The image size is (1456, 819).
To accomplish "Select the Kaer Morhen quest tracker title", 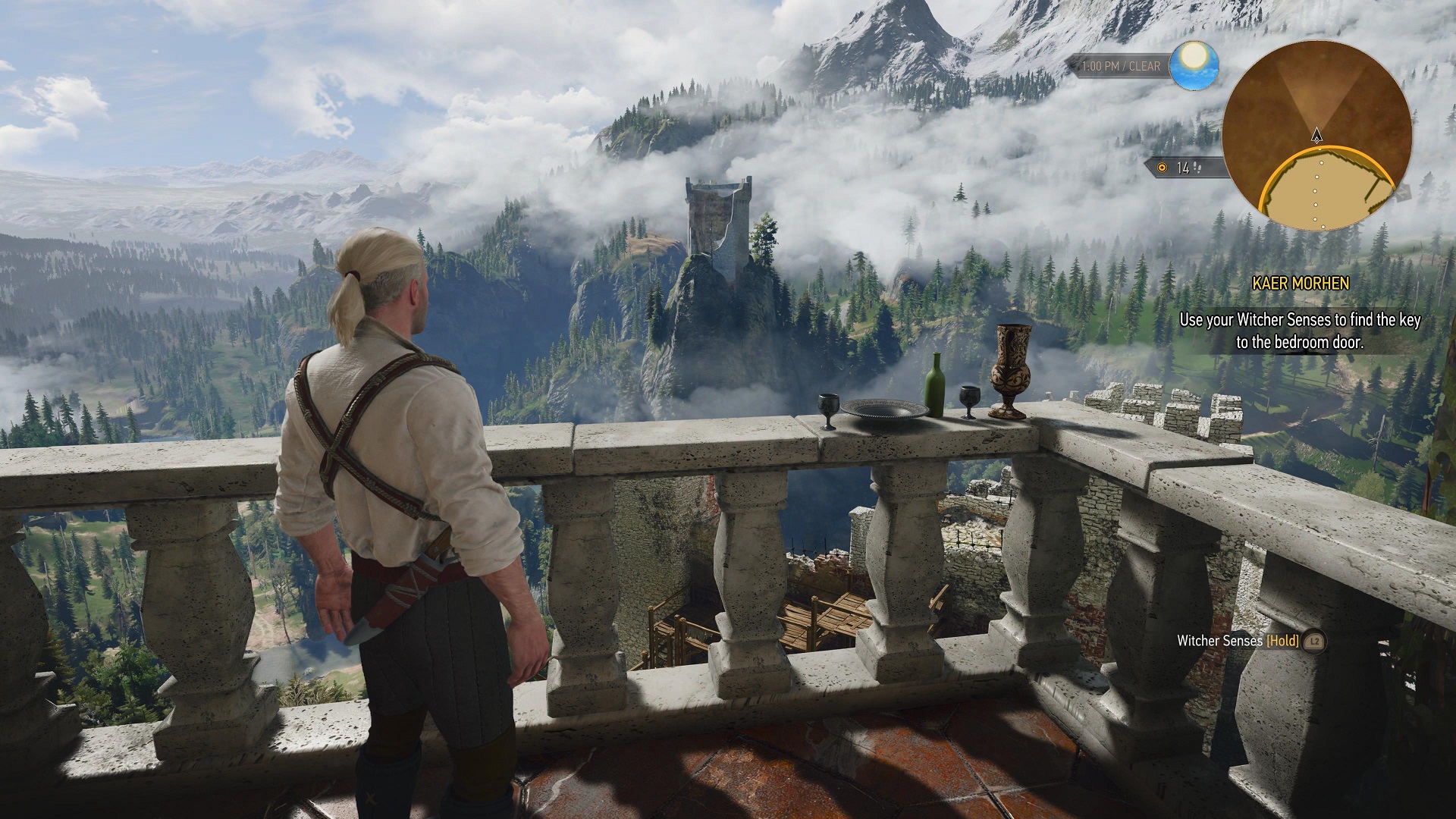I will point(1300,284).
